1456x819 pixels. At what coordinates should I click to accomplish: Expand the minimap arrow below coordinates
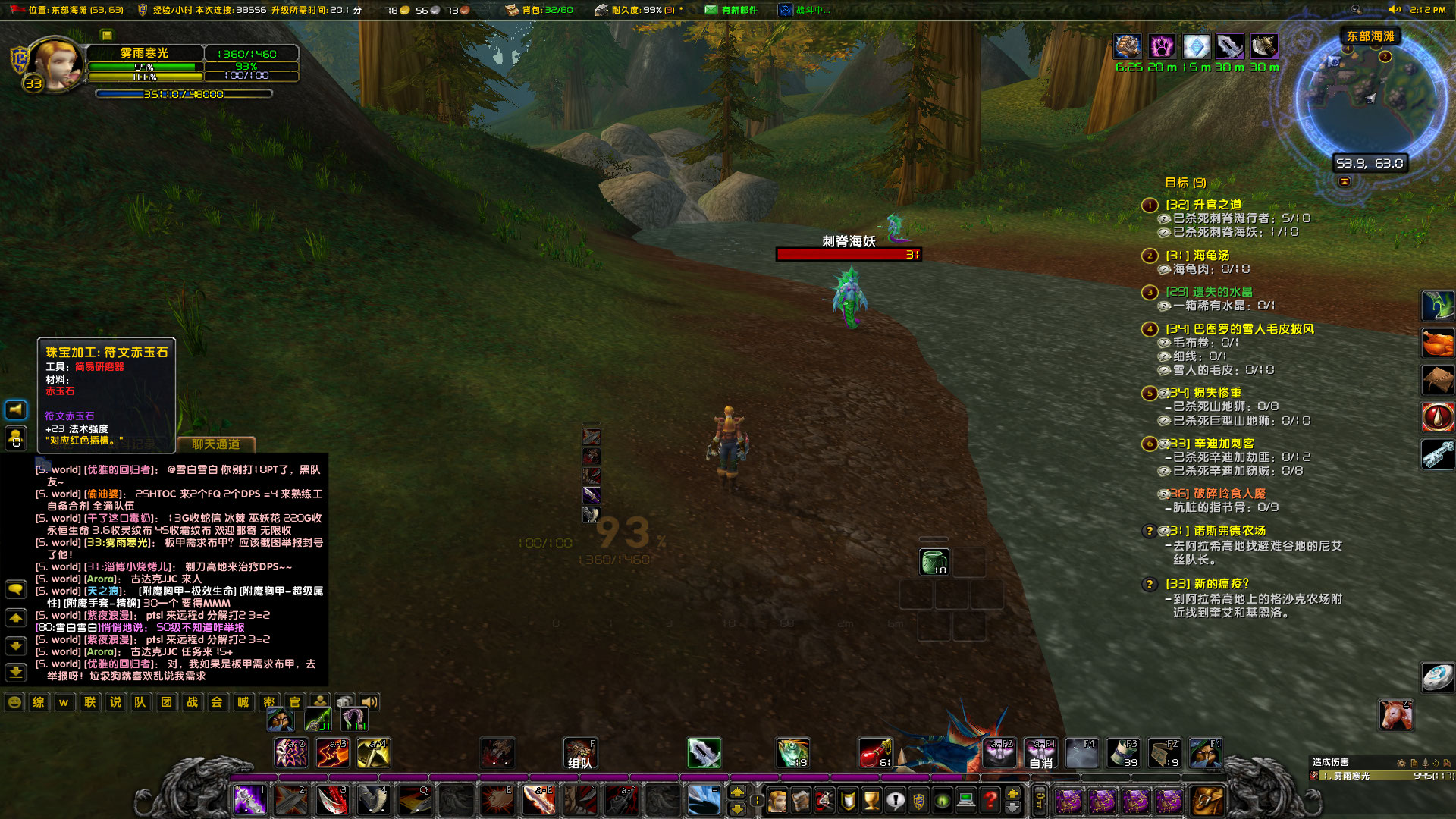1344,183
